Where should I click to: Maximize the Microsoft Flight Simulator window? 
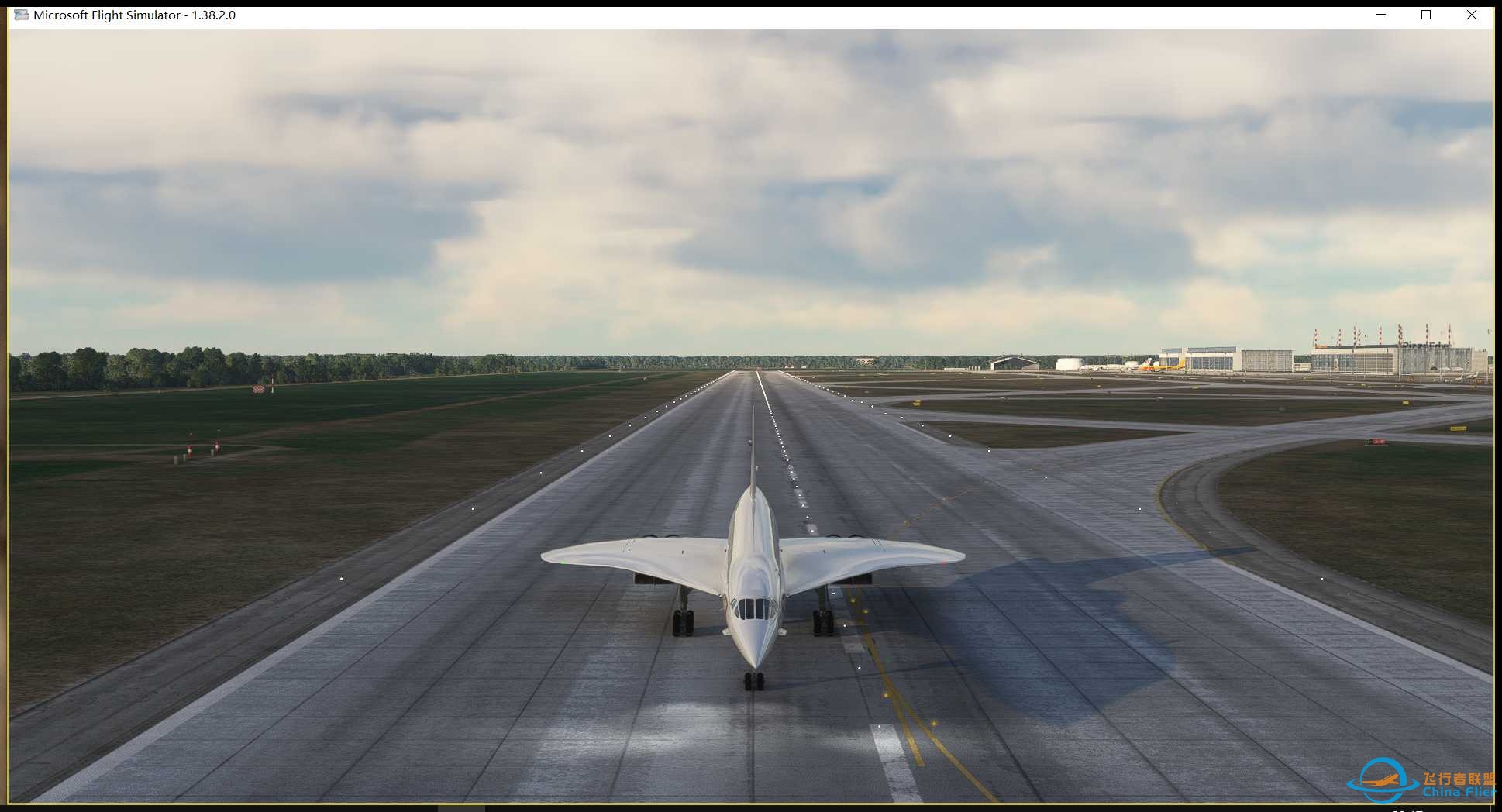pyautogui.click(x=1426, y=14)
